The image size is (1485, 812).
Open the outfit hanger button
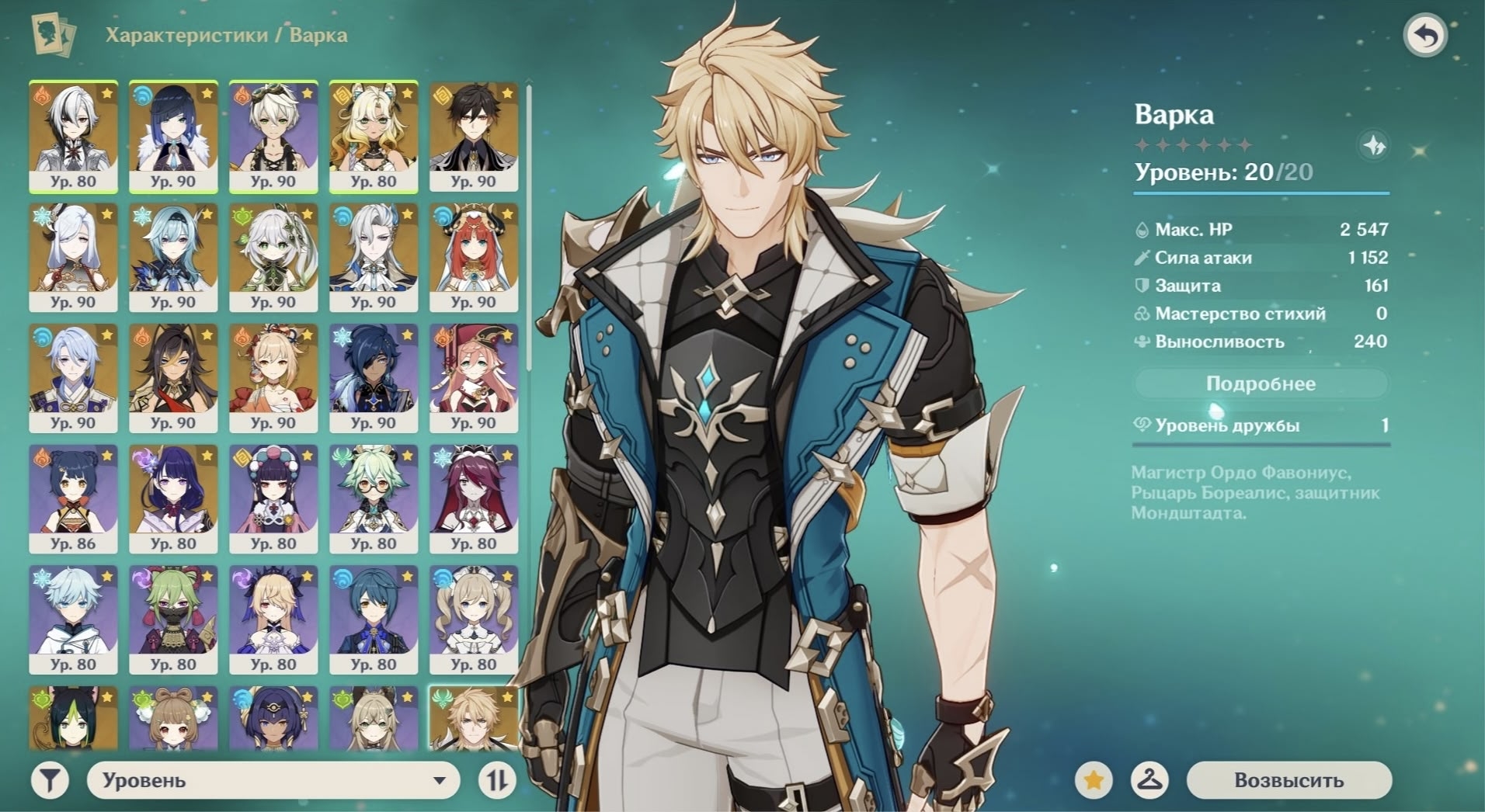[x=1149, y=780]
